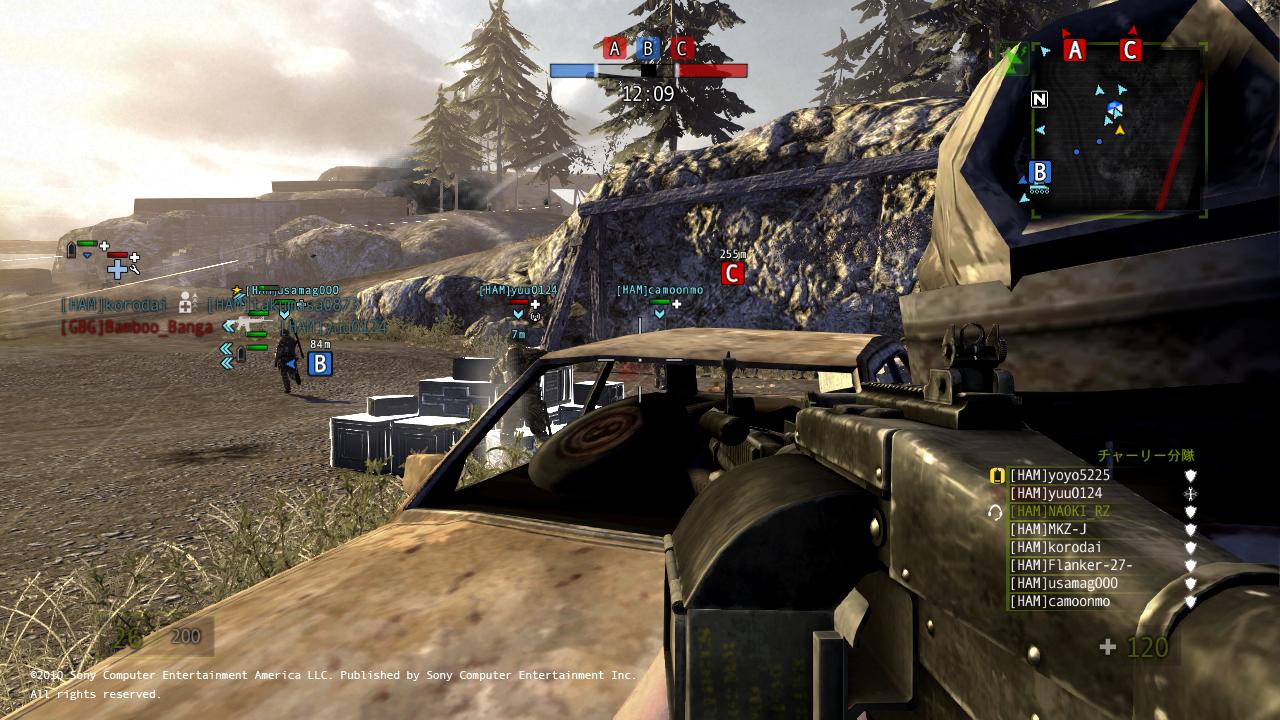The width and height of the screenshot is (1280, 720).
Task: Select objective C indicator above the timer
Action: coord(682,48)
